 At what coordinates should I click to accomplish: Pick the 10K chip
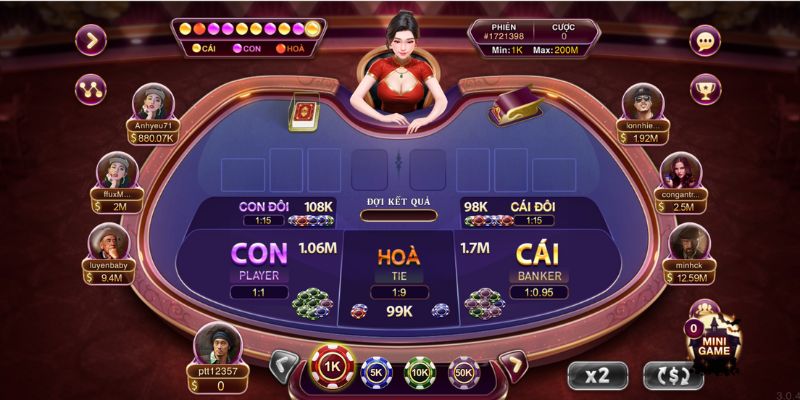tap(419, 372)
